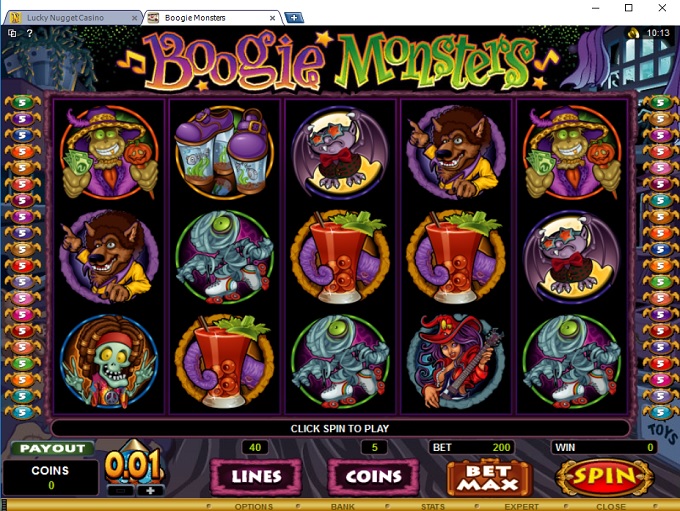Toggle window mode with the overlapping squares icon
This screenshot has height=511, width=680.
(x=12, y=33)
